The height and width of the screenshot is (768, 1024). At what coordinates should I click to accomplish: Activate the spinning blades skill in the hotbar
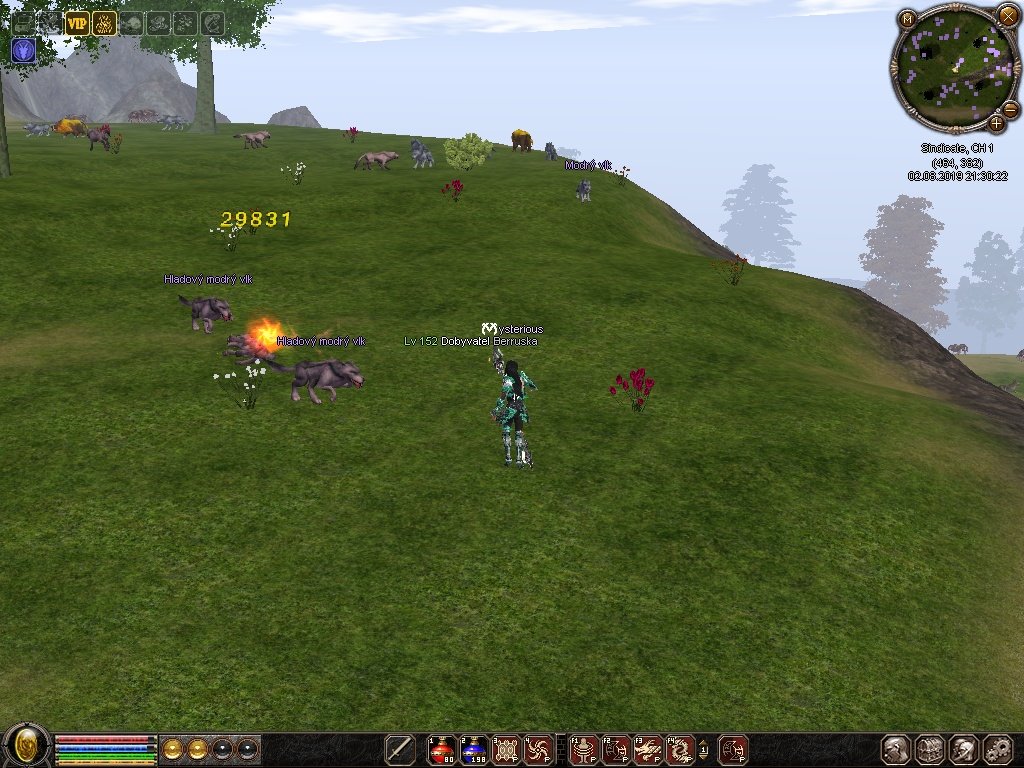[x=538, y=750]
